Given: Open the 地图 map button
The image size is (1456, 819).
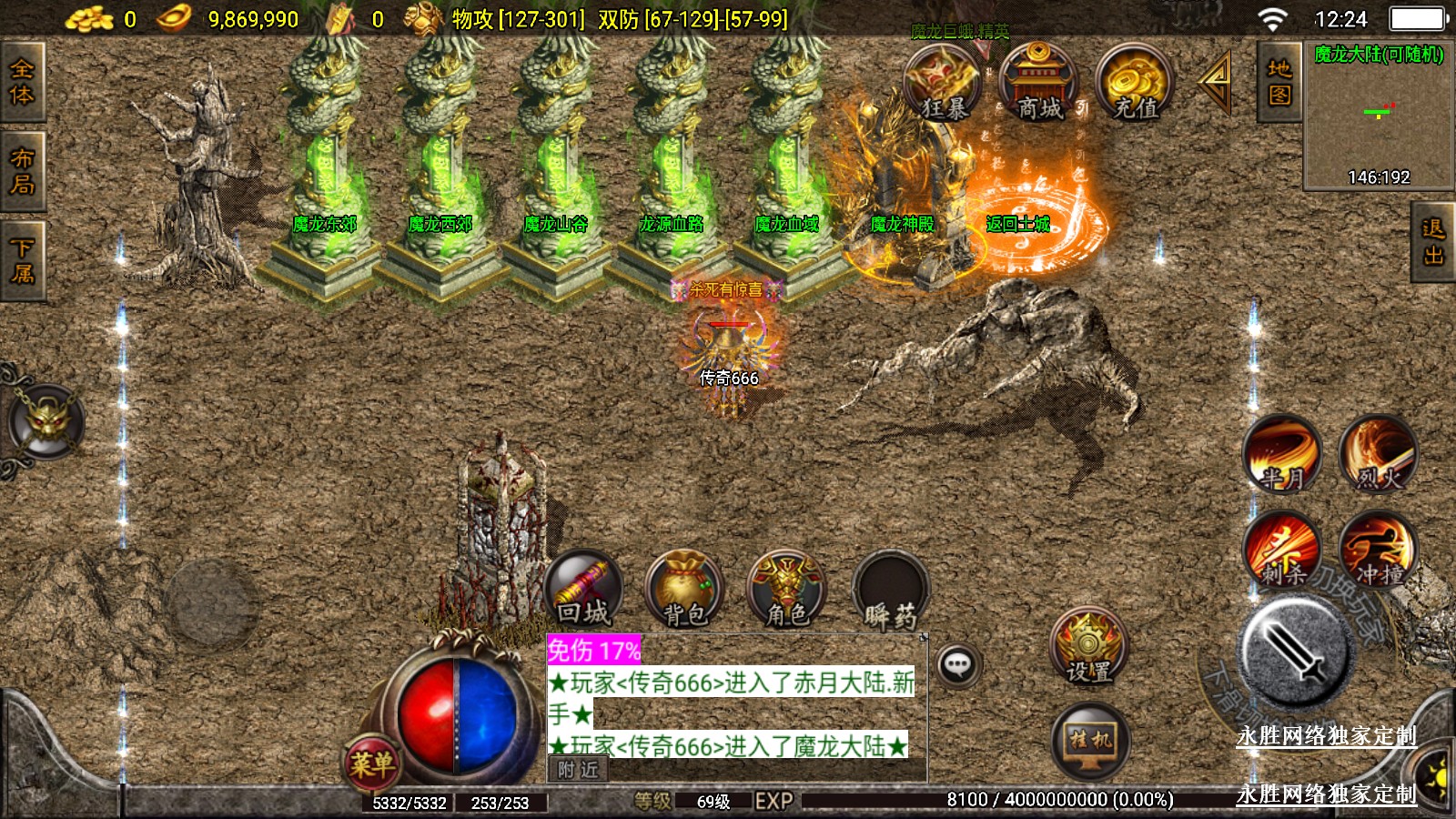Looking at the screenshot, I should [1279, 82].
